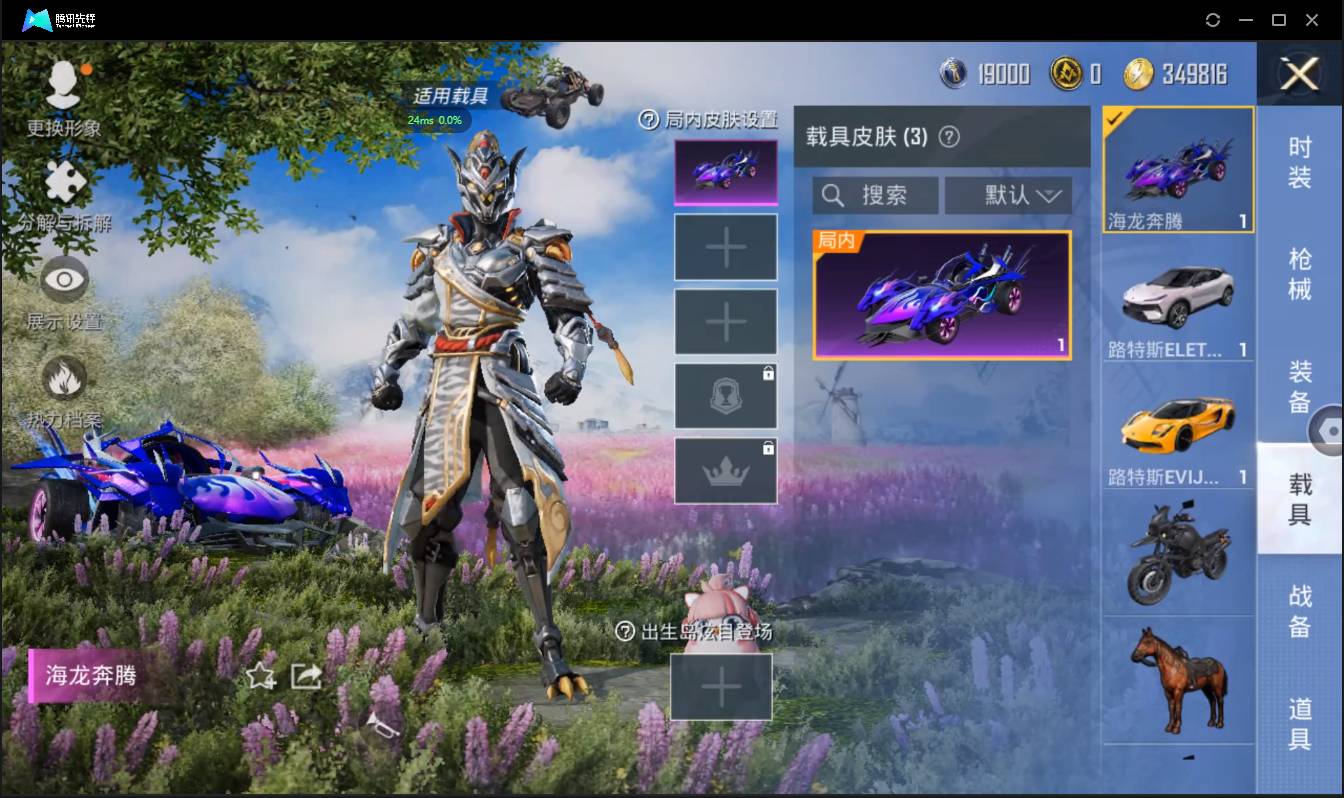This screenshot has height=798, width=1344.
Task: Add an entrance in 出生岛炫目登场 slot
Action: [722, 687]
